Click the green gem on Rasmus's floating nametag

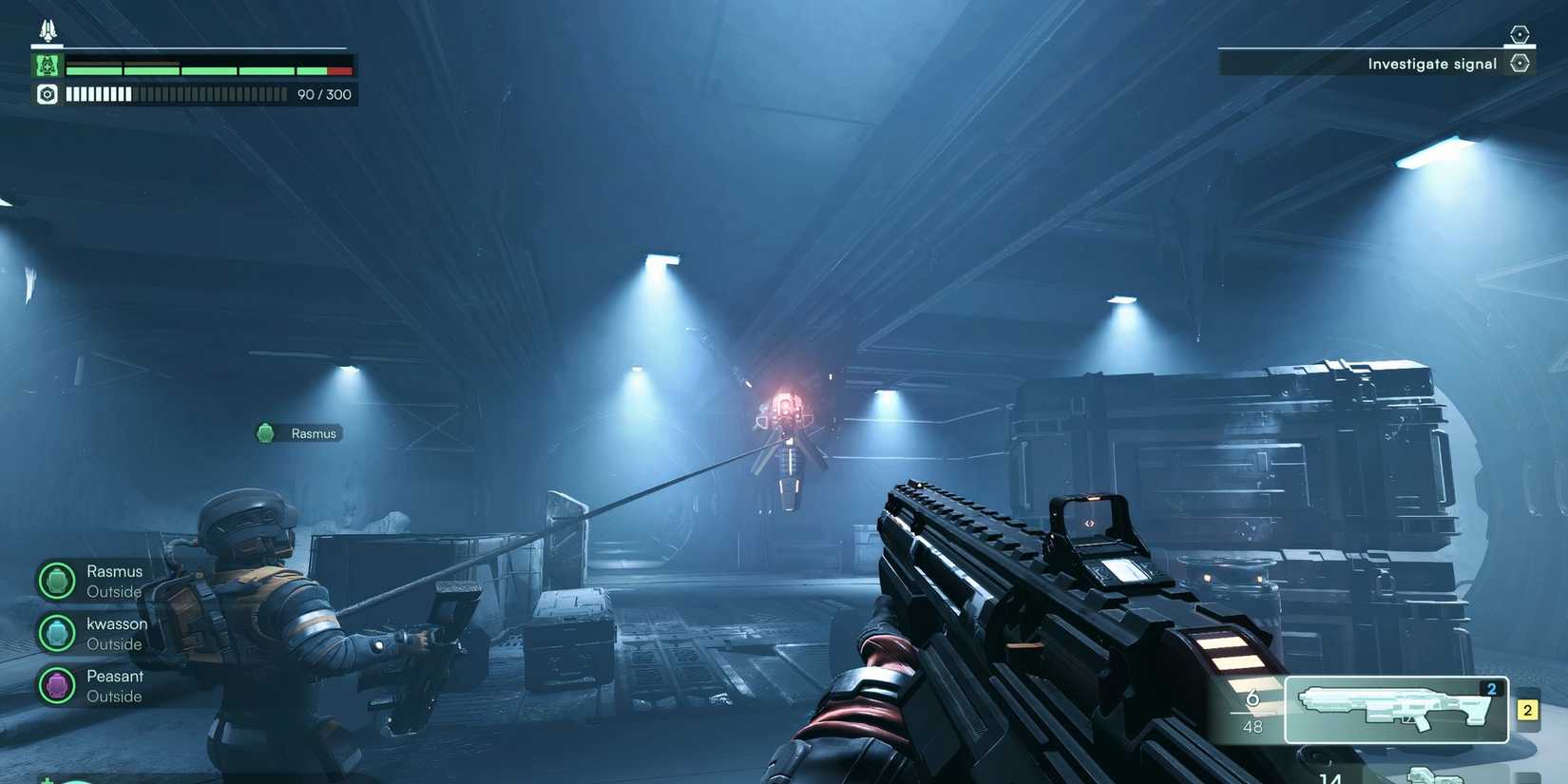(265, 432)
